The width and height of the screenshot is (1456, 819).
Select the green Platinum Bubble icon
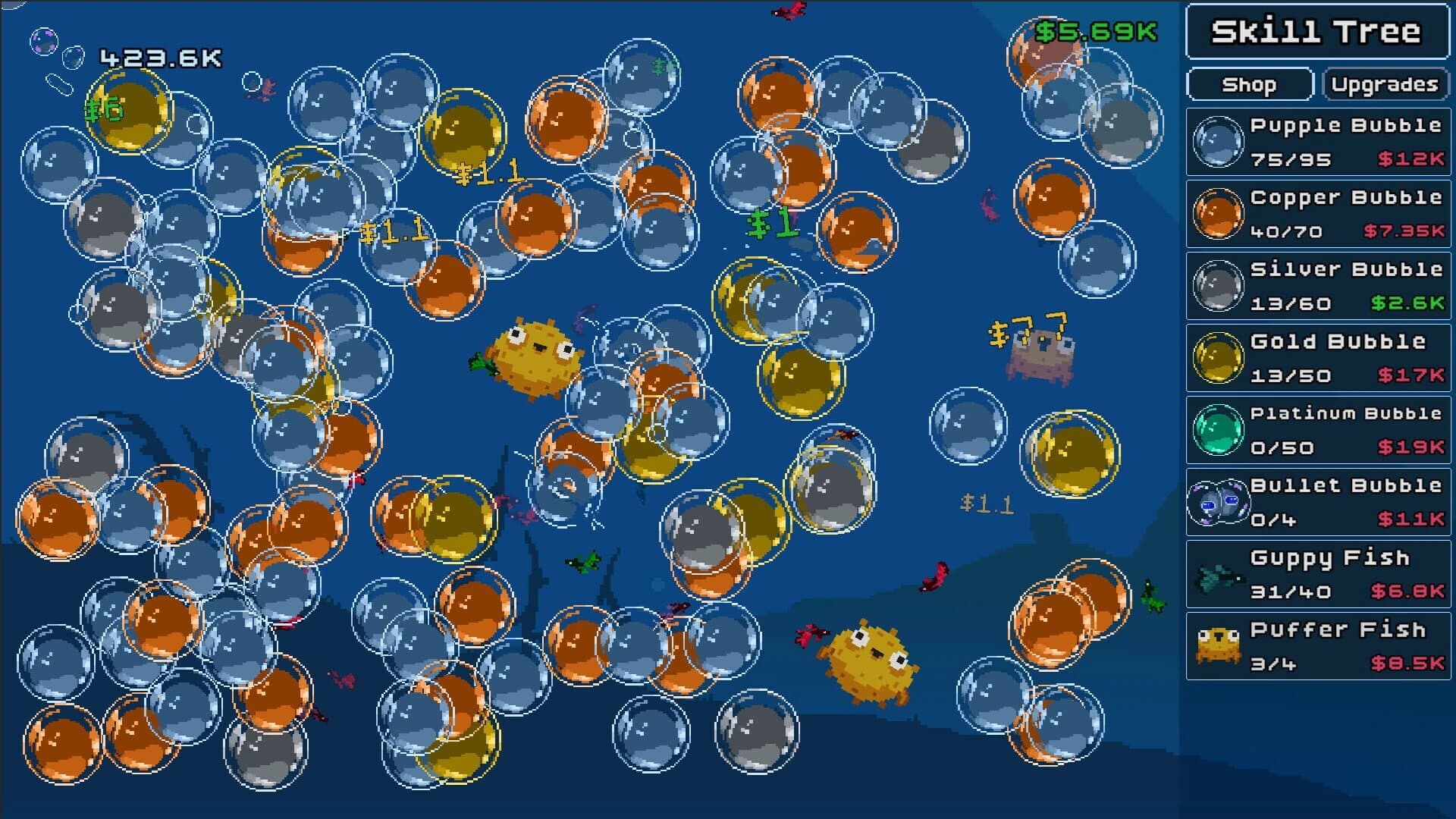pos(1219,430)
